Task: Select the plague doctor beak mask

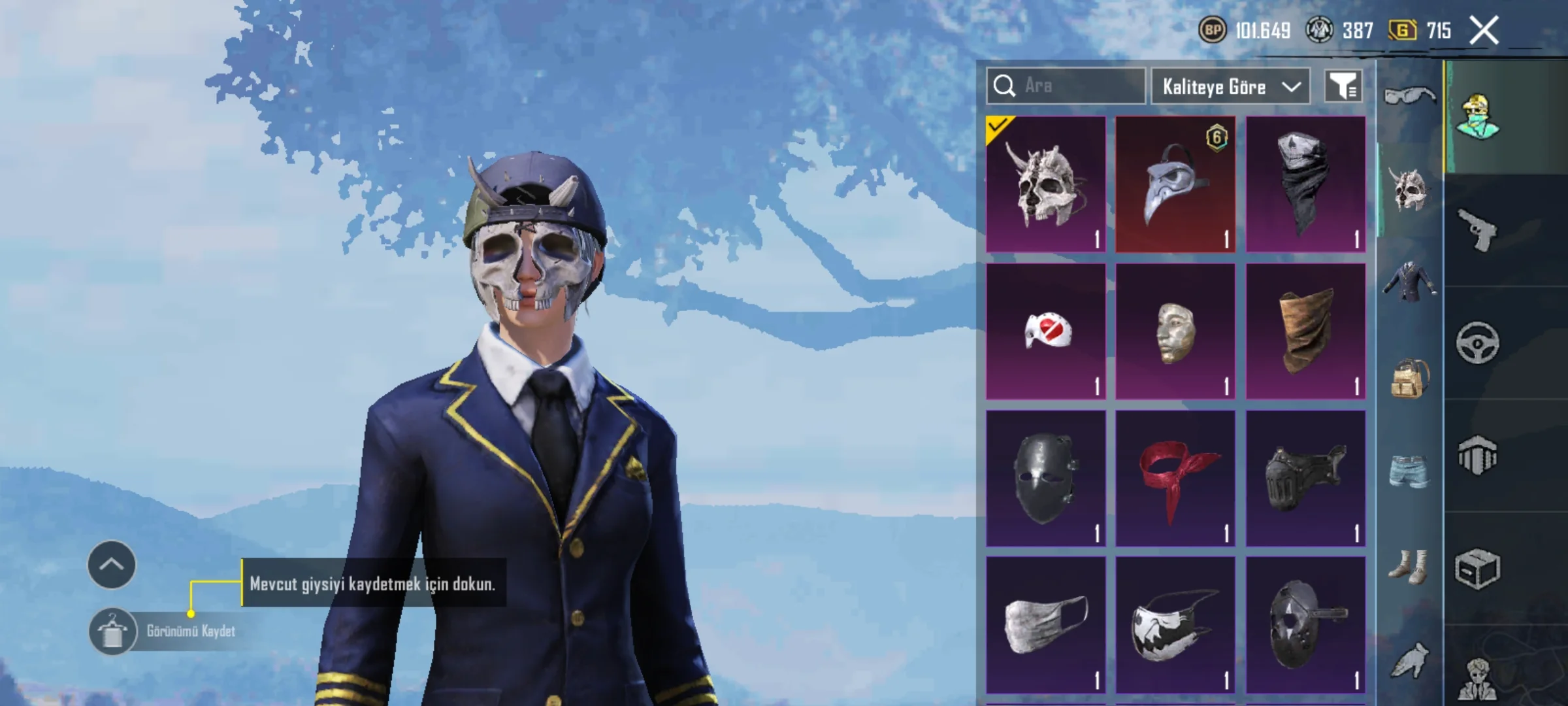Action: [x=1175, y=184]
